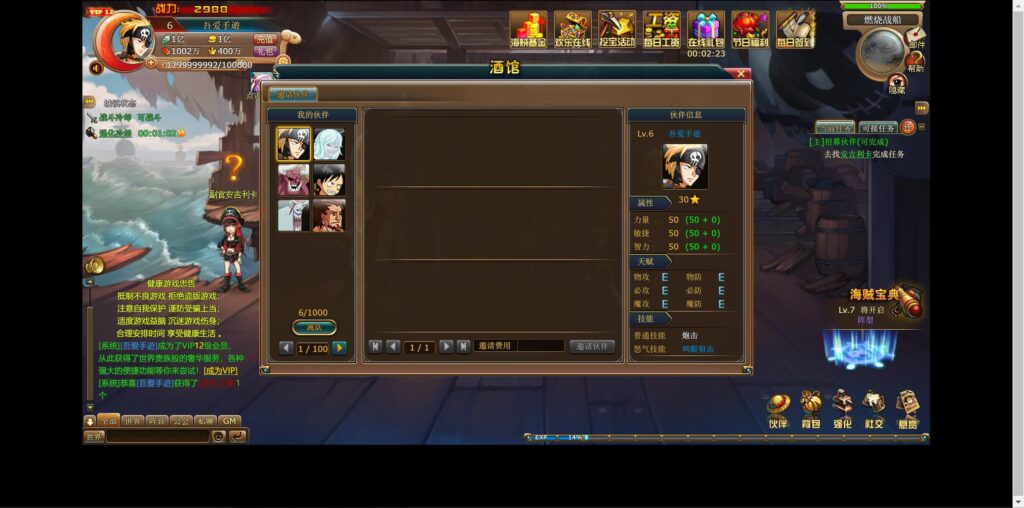Viewport: 1024px width, 508px height.
Task: Switch to the 可接任务 available quests tab
Action: [x=877, y=128]
